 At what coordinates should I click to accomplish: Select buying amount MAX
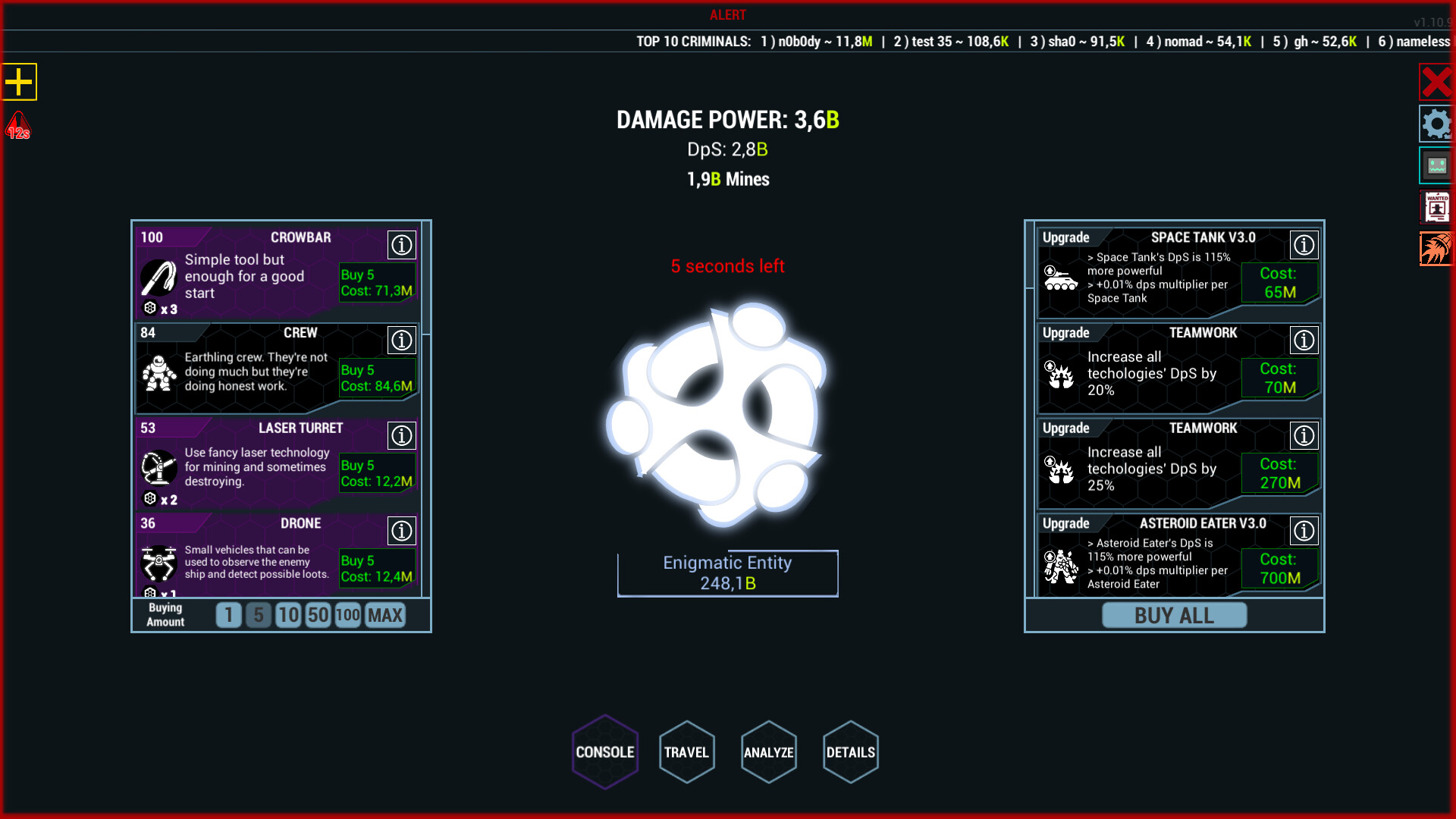384,615
